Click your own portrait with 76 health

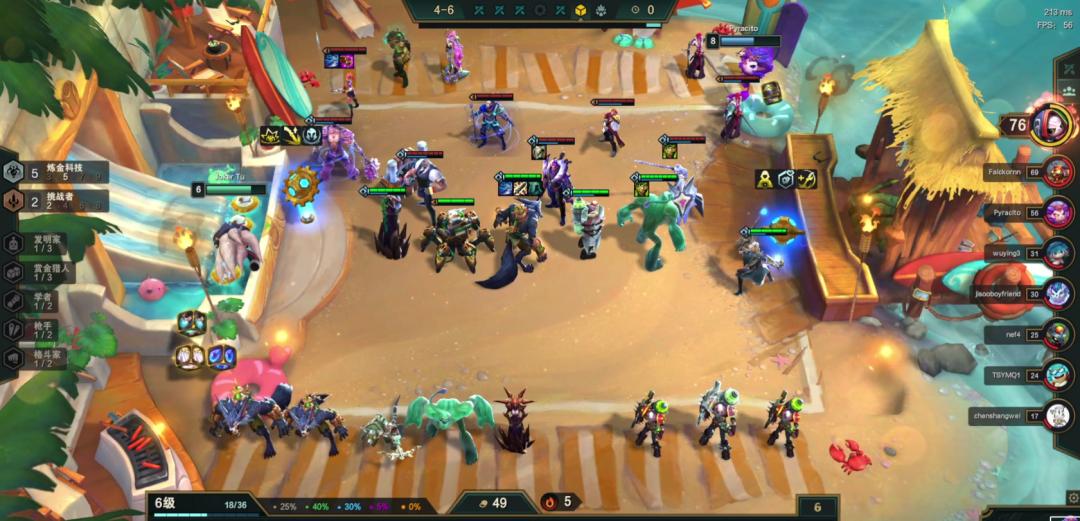[x=1050, y=124]
